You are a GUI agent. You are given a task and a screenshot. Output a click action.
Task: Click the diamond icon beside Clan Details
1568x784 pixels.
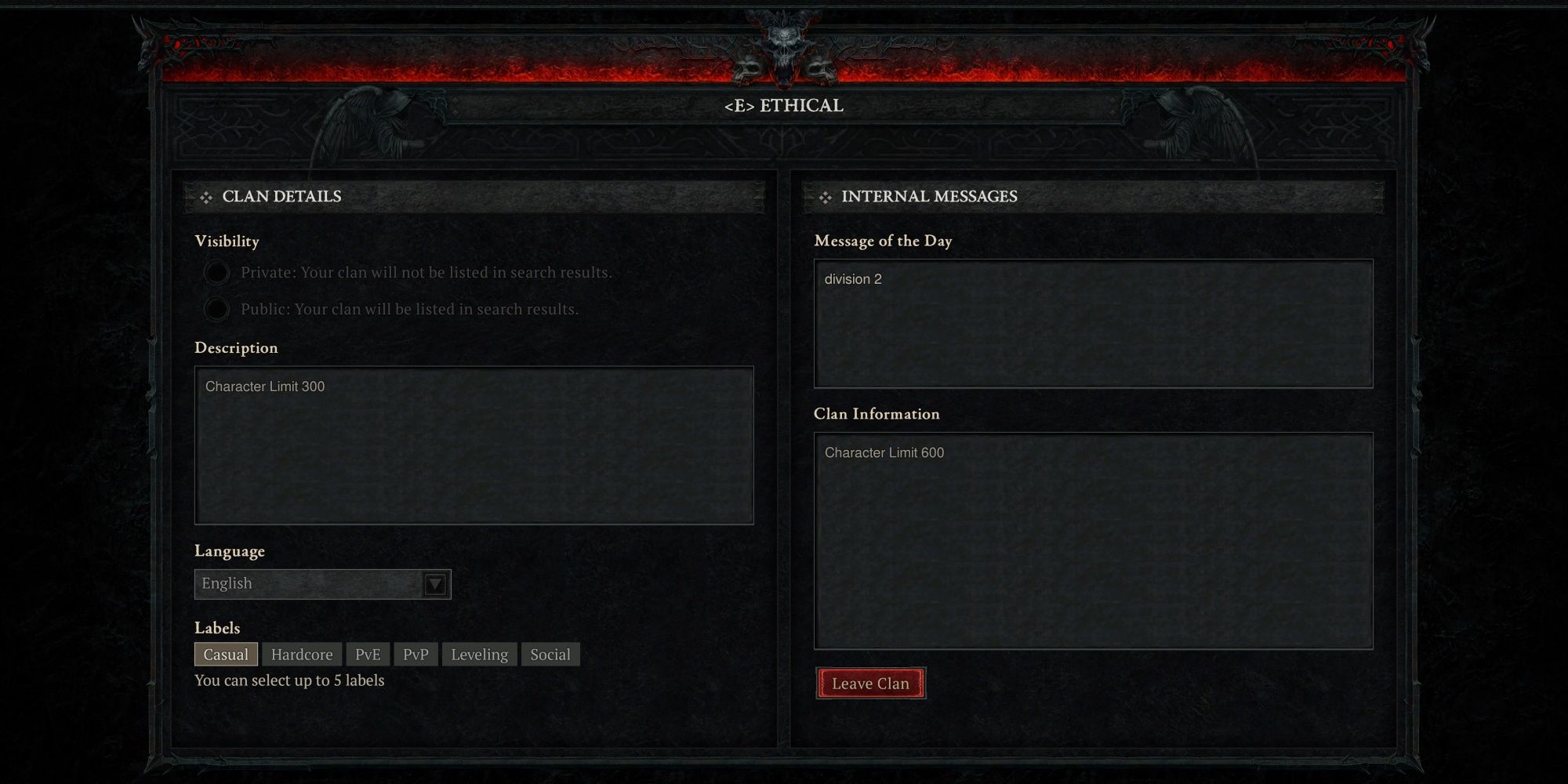pos(206,197)
